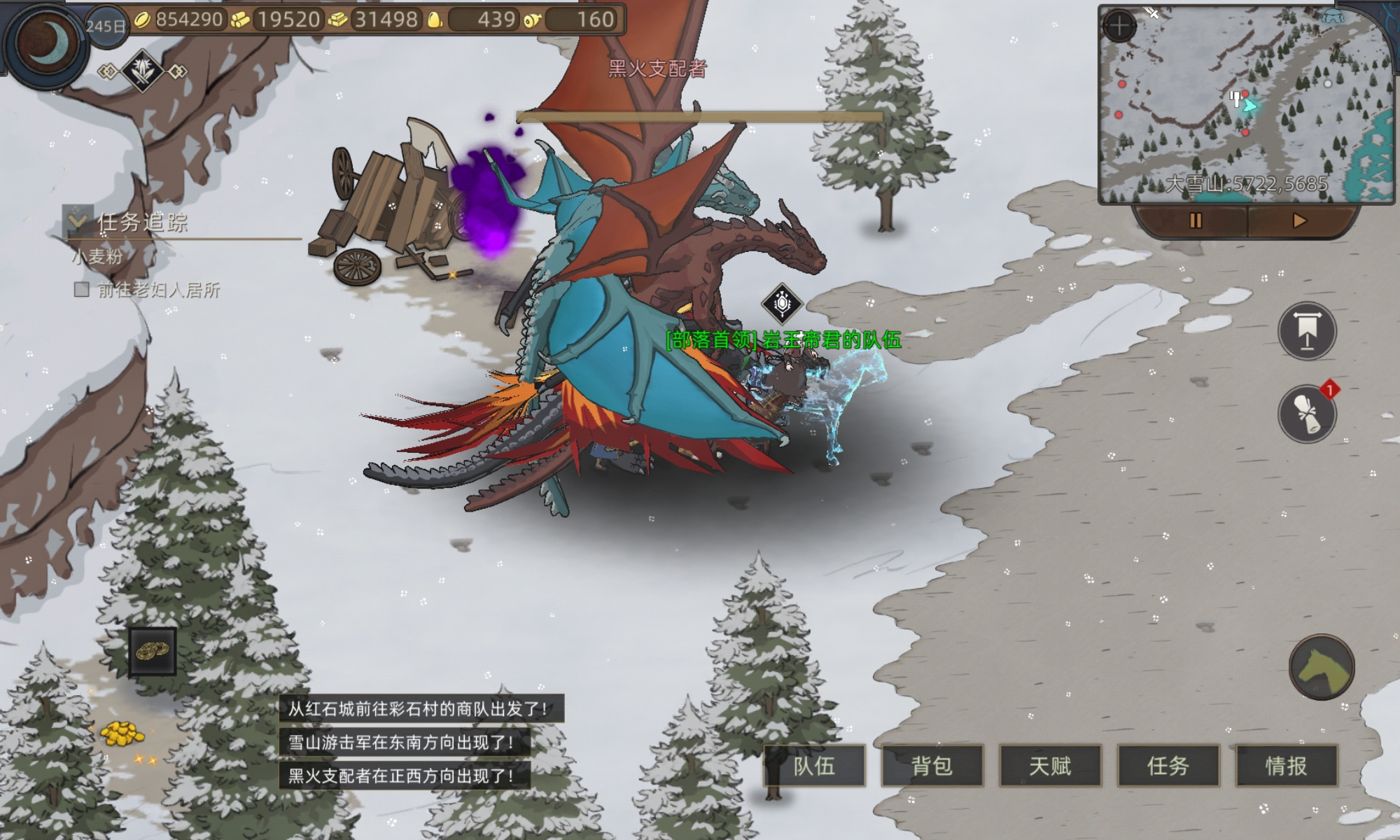Image resolution: width=1400 pixels, height=840 pixels.
Task: Toggle the horse mount button
Action: coord(1321,668)
